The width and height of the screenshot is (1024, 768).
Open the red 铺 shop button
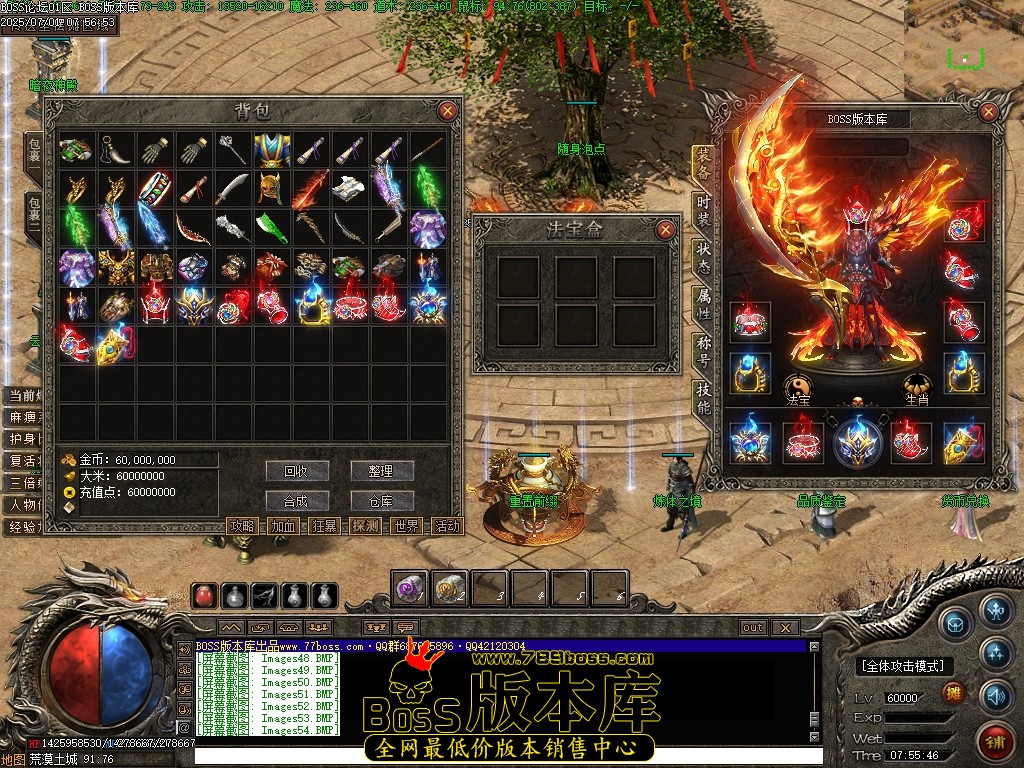[x=995, y=742]
